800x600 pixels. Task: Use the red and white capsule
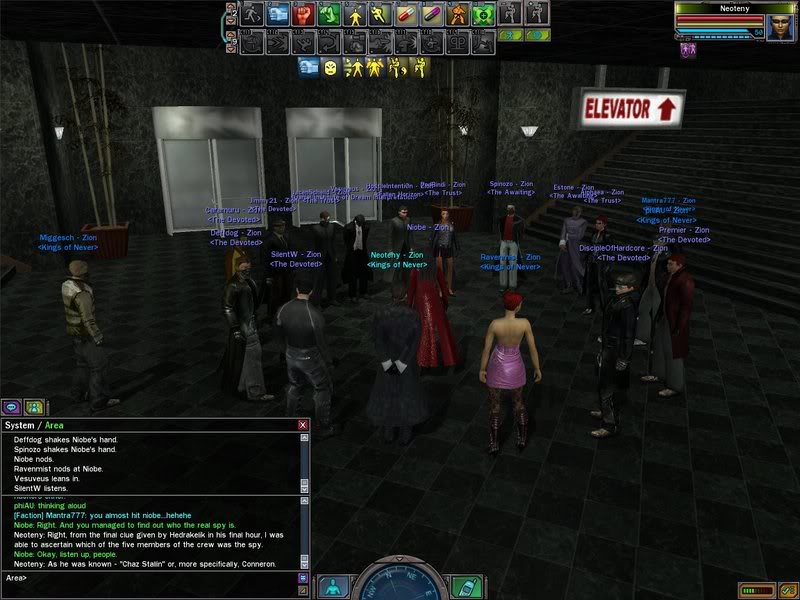407,14
